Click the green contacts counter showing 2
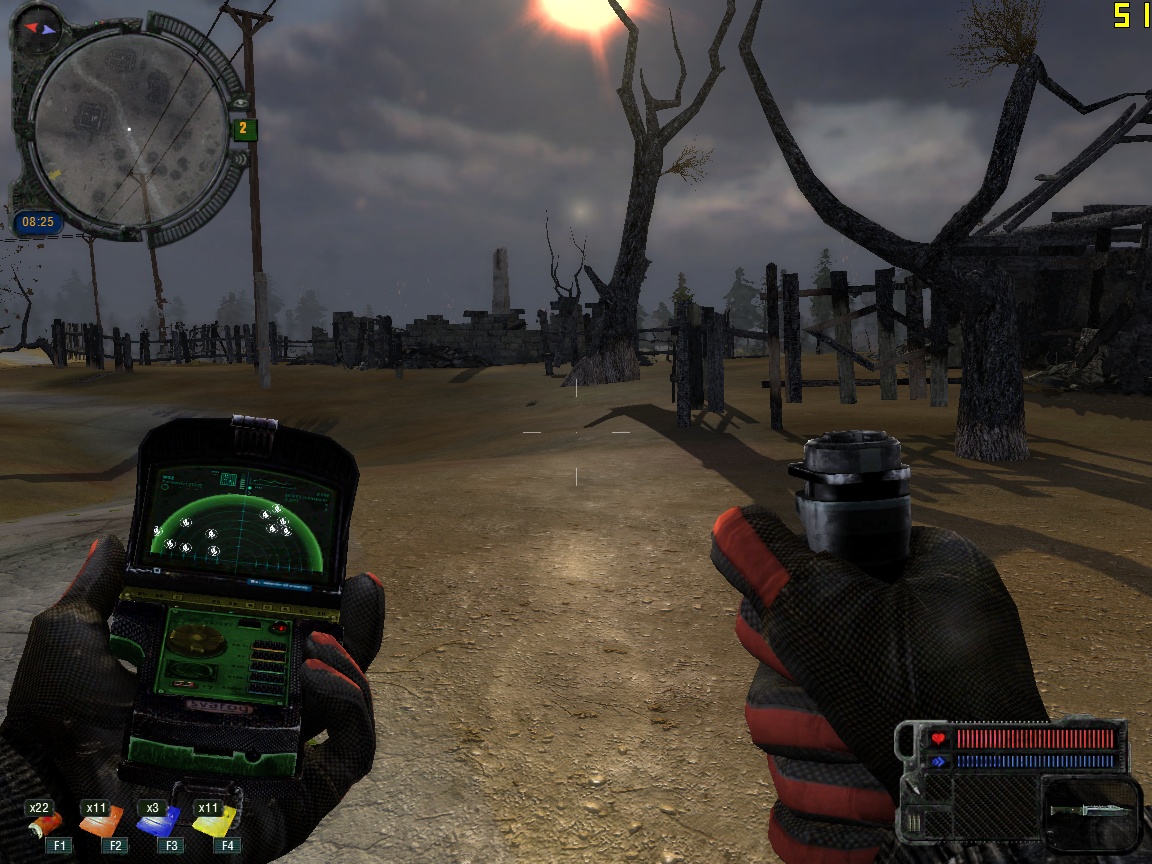The width and height of the screenshot is (1152, 864). (x=244, y=129)
